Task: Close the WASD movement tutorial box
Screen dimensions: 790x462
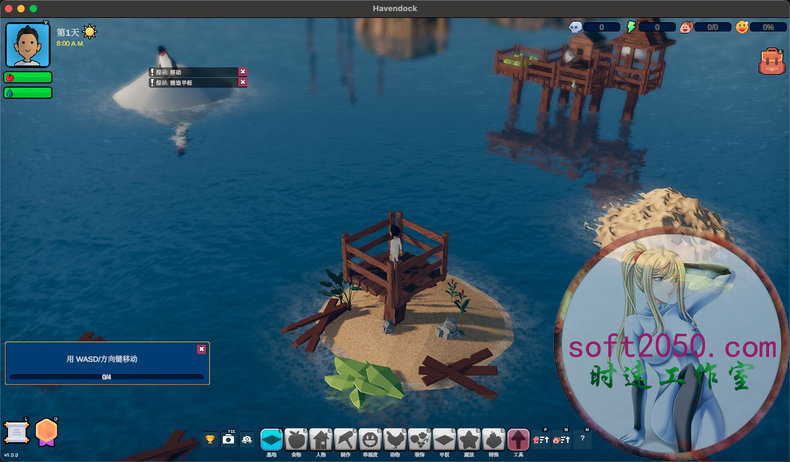Action: [201, 349]
